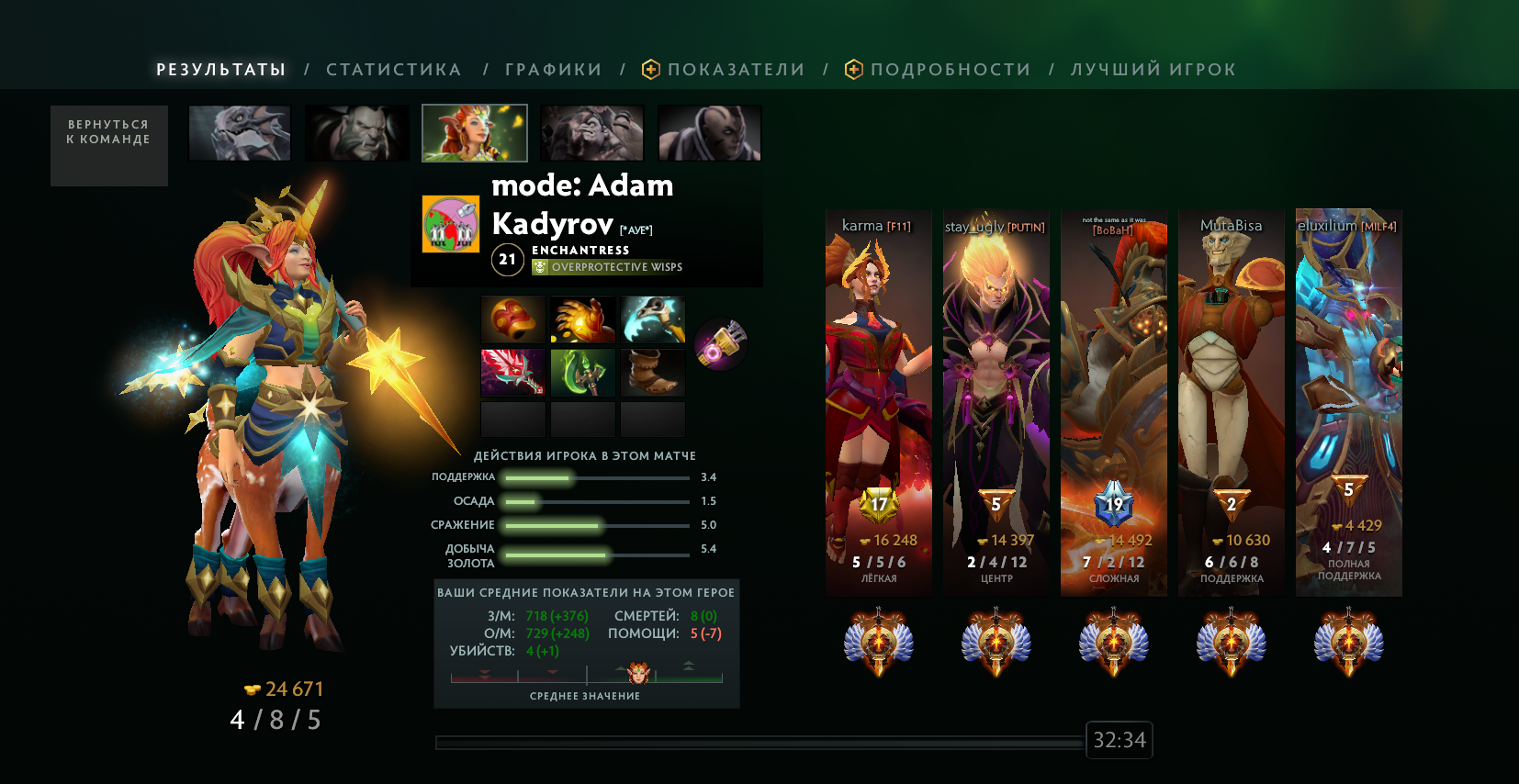Open the player's profile avatar
Image resolution: width=1519 pixels, height=784 pixels.
[x=450, y=223]
